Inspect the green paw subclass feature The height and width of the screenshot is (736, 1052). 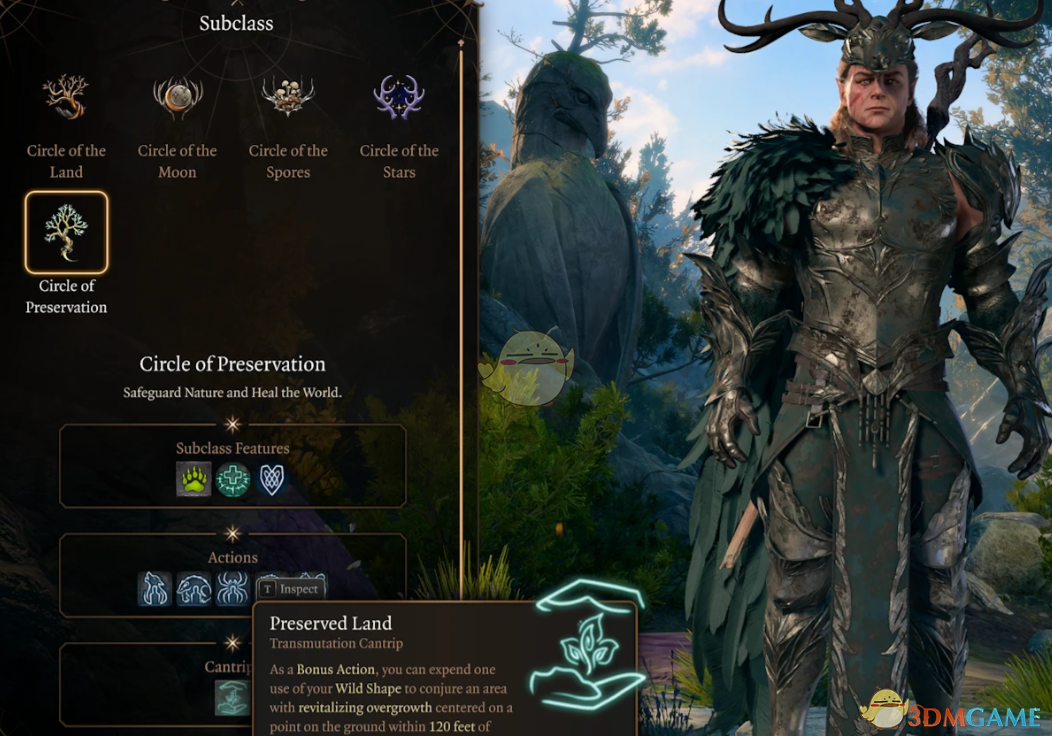[194, 480]
